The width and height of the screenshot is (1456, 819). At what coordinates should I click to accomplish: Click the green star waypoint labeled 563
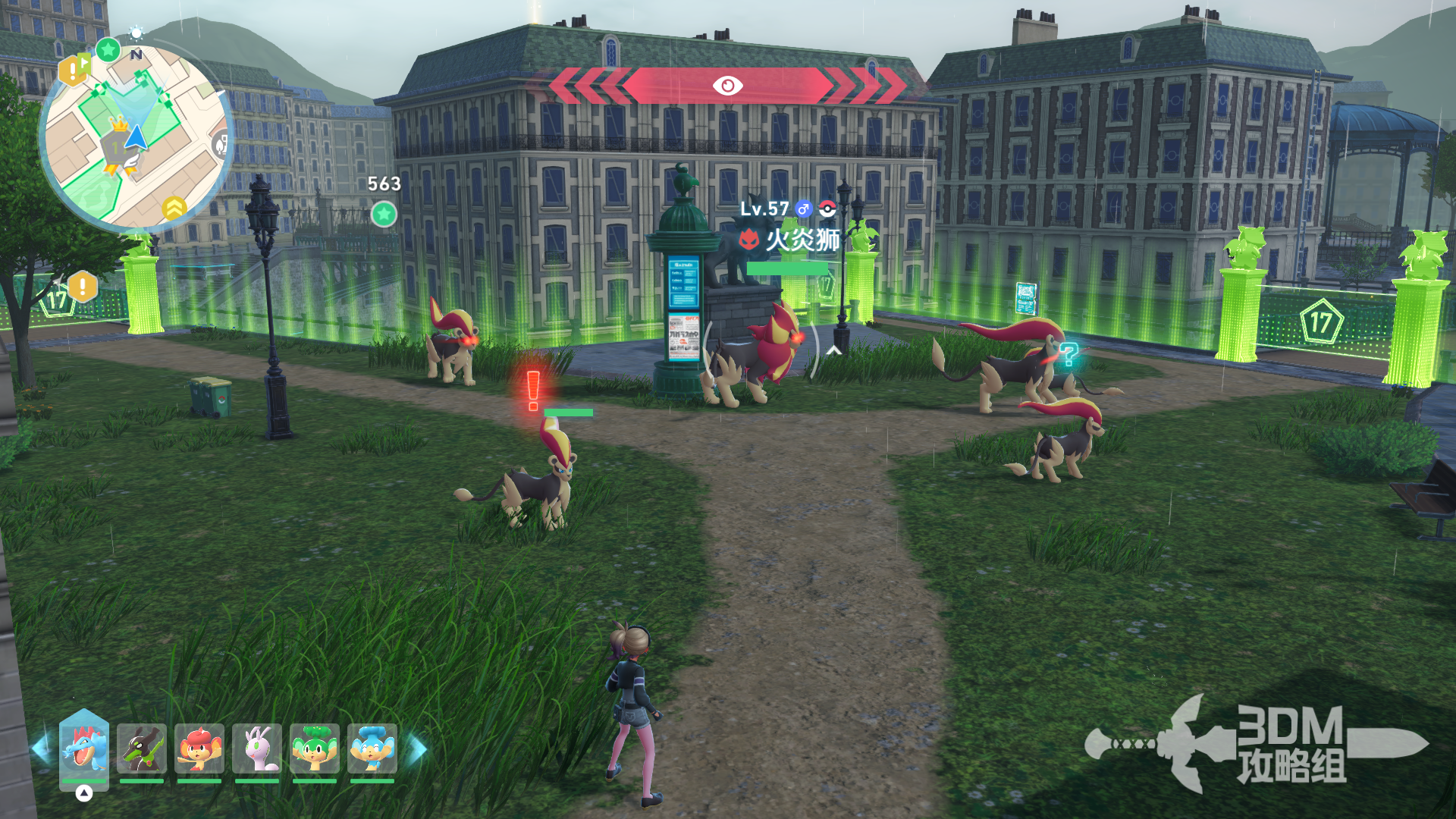(x=384, y=215)
